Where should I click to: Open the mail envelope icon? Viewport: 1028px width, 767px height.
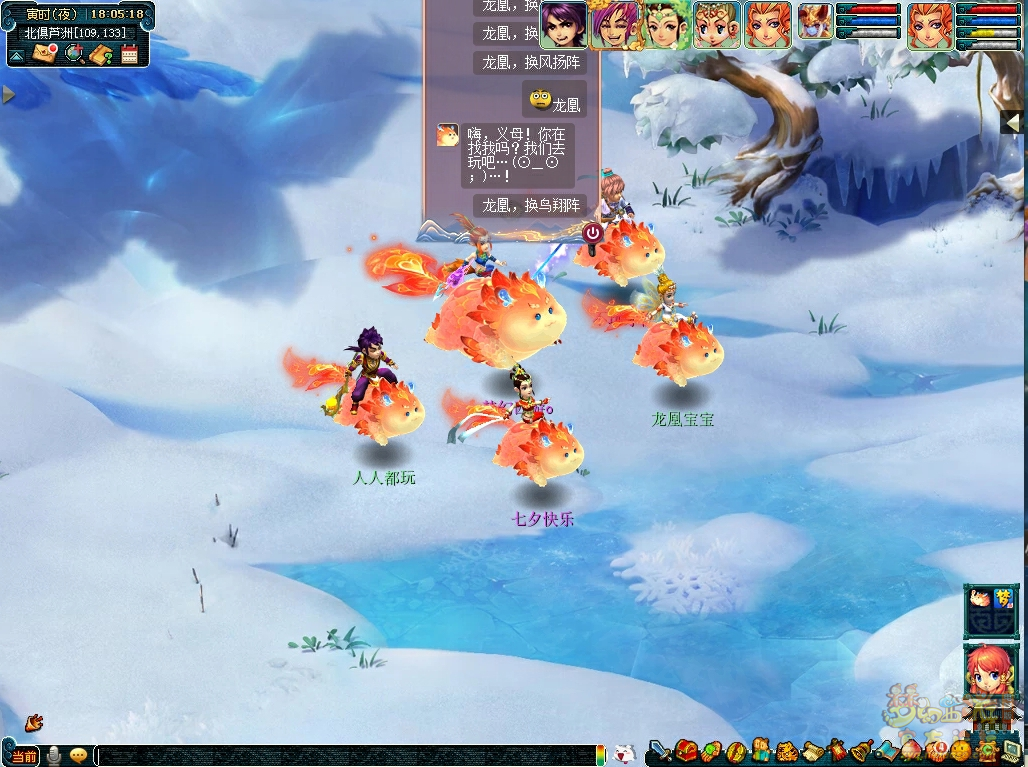click(x=44, y=54)
